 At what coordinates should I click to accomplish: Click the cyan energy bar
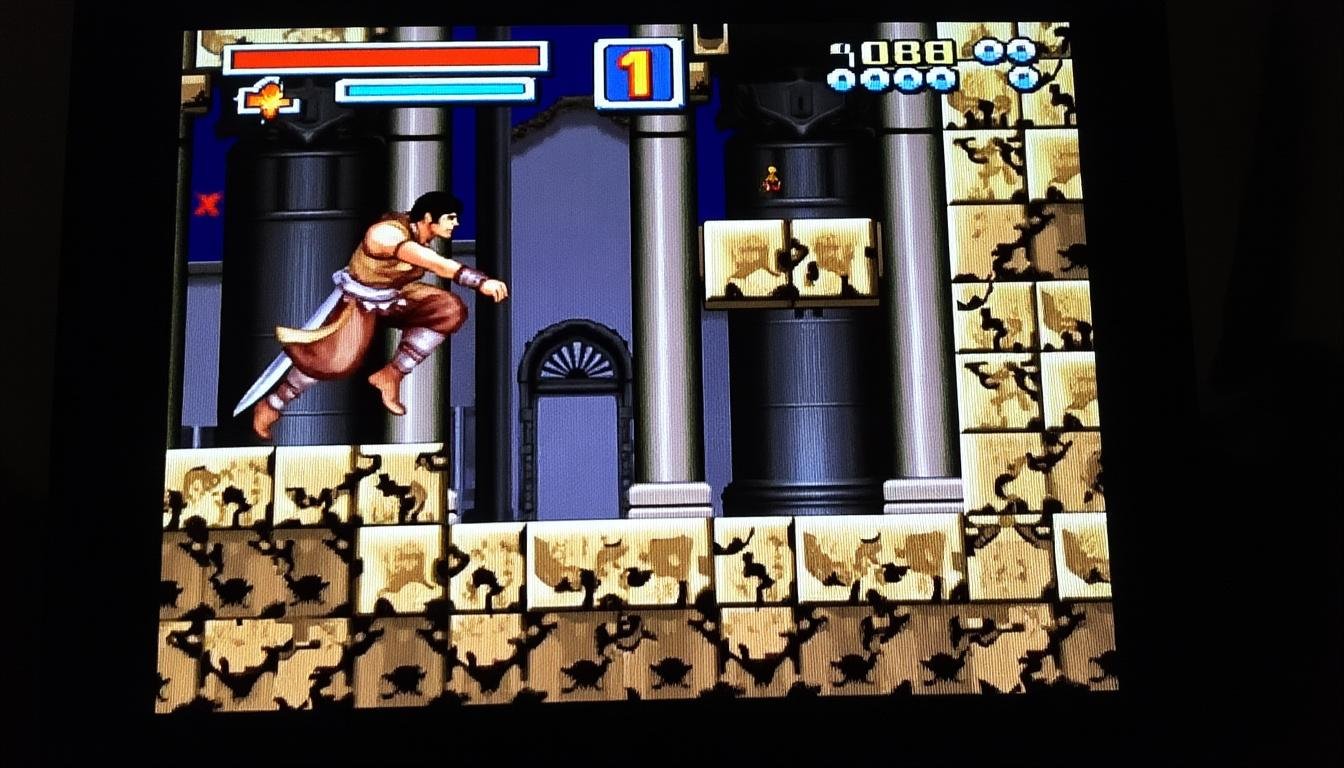tap(435, 89)
